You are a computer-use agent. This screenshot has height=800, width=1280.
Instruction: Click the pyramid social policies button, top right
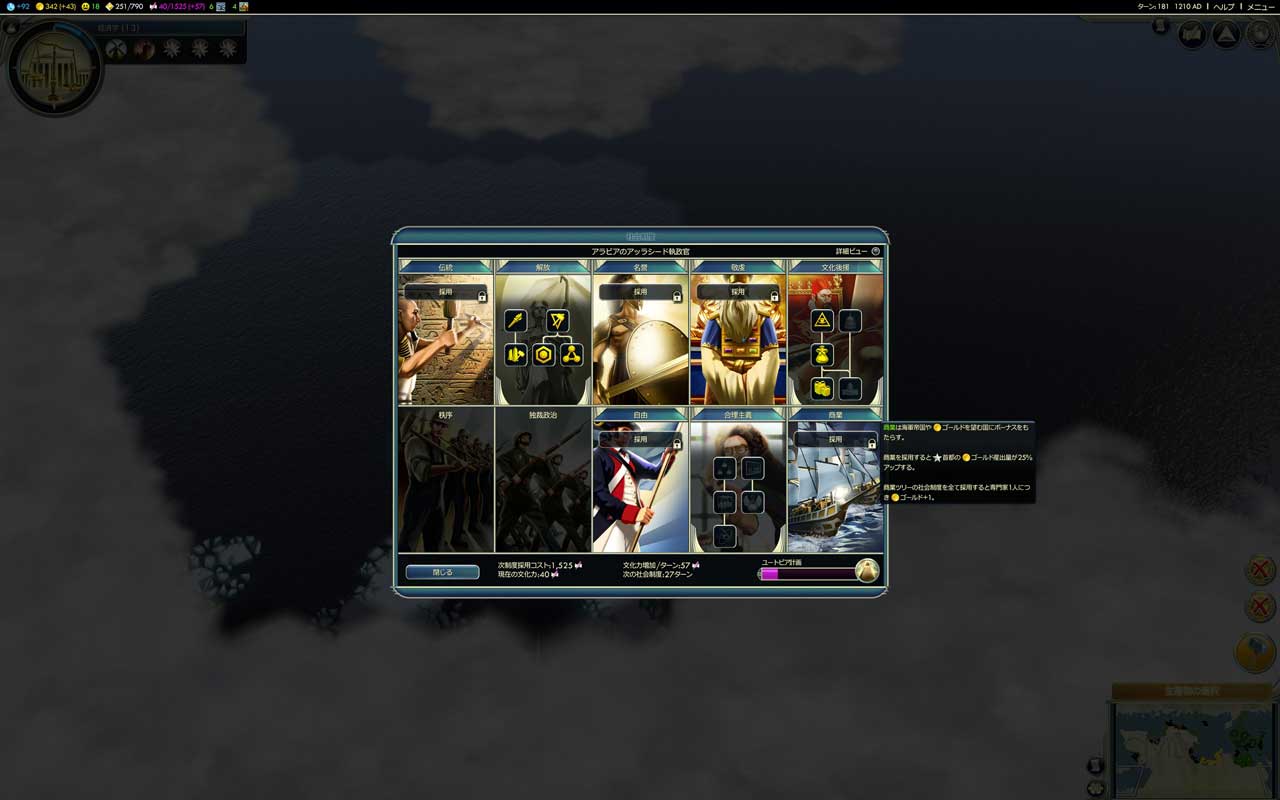(x=1225, y=35)
